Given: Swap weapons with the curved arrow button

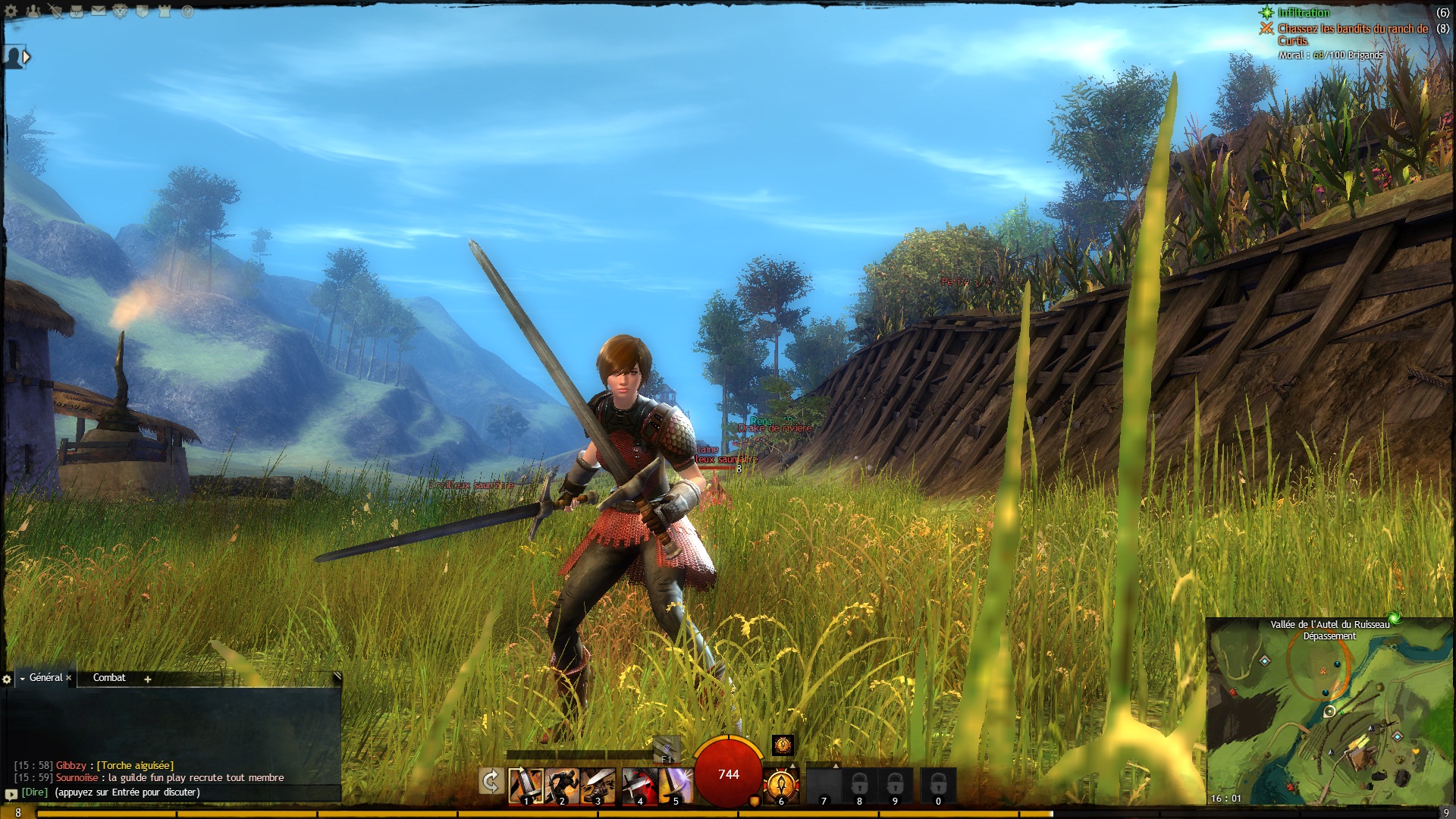Looking at the screenshot, I should tap(491, 781).
